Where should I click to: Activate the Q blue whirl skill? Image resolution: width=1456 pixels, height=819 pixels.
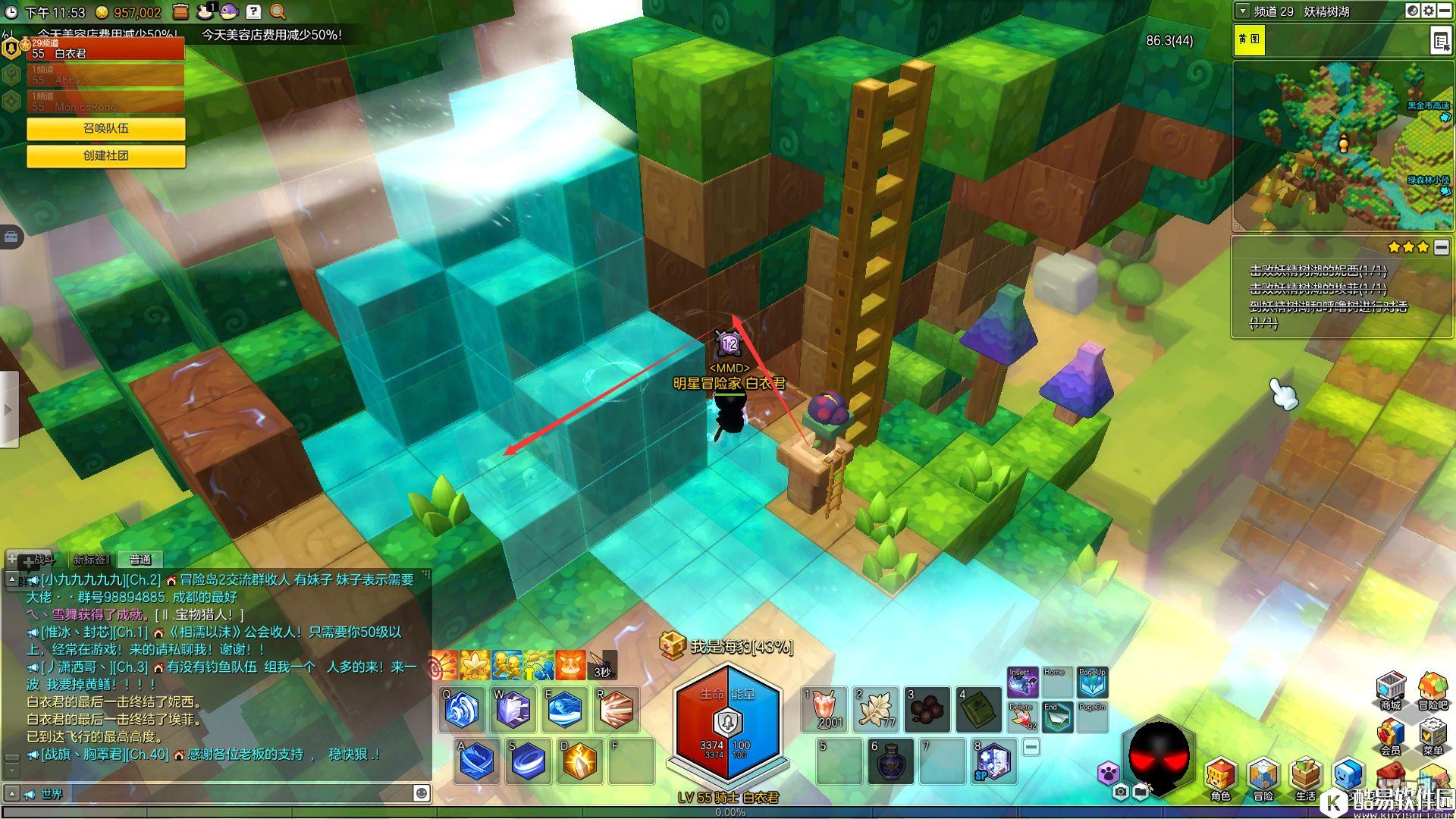pyautogui.click(x=462, y=710)
